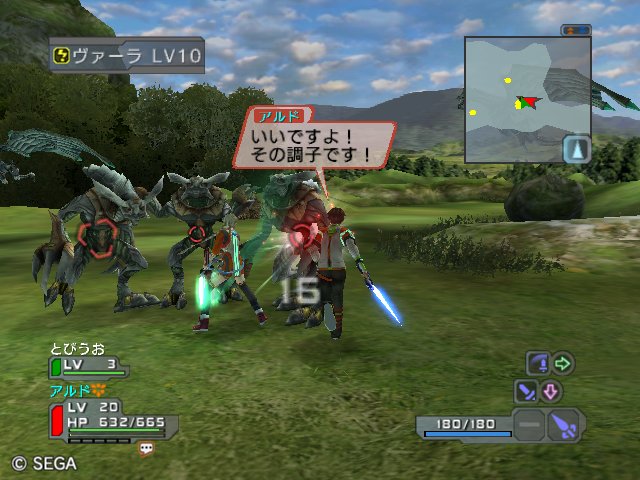This screenshot has height=480, width=640.
Task: Open the chat speech-bubble icon
Action: coord(147,449)
